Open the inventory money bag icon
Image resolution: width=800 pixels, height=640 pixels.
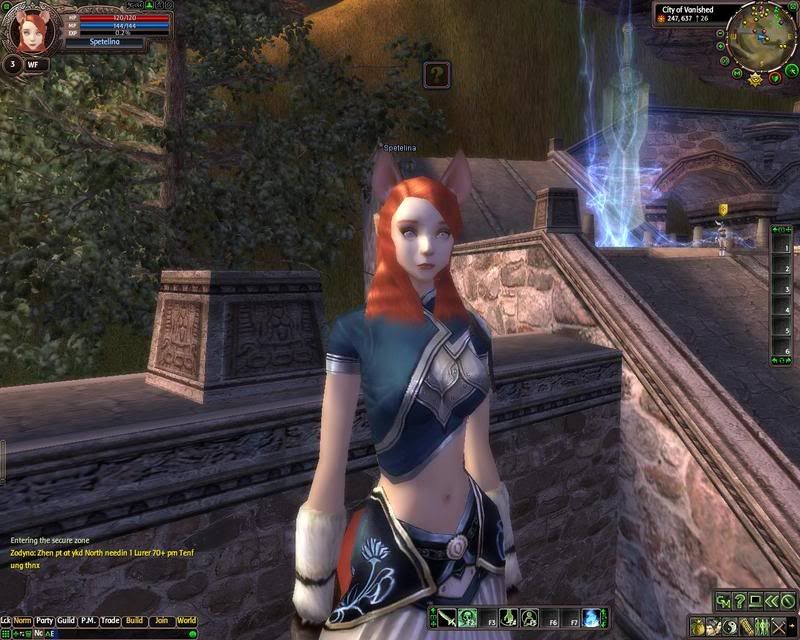697,626
